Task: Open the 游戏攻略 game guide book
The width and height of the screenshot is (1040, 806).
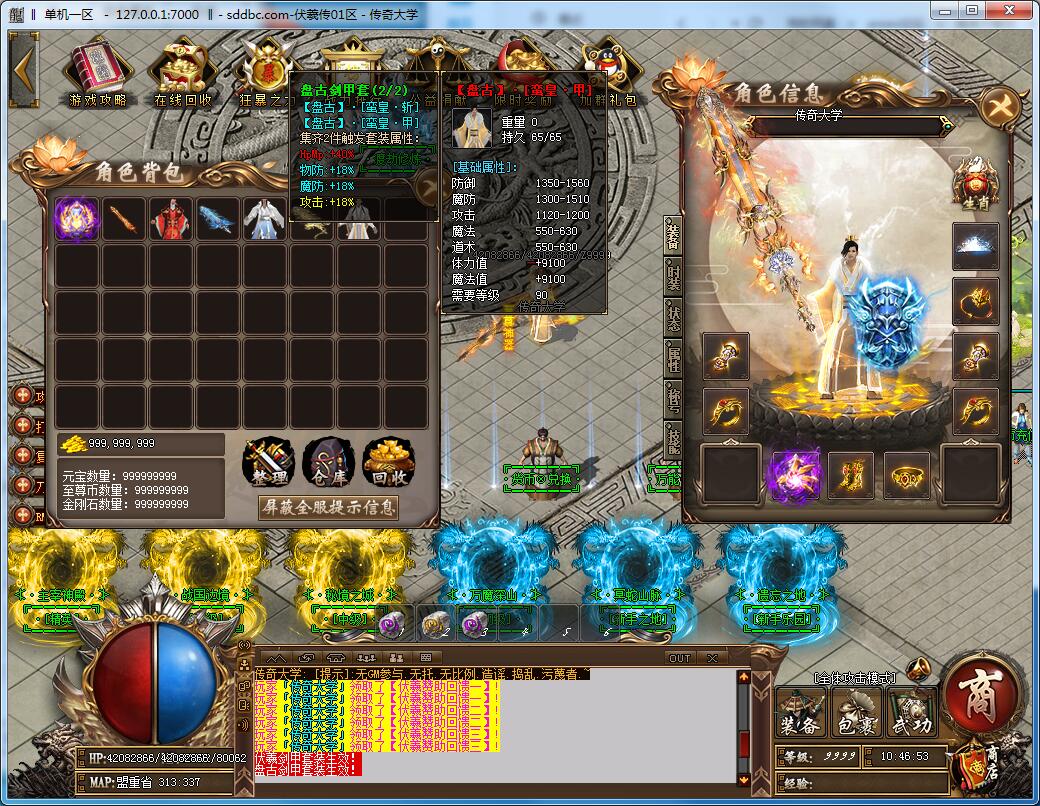Action: point(97,68)
